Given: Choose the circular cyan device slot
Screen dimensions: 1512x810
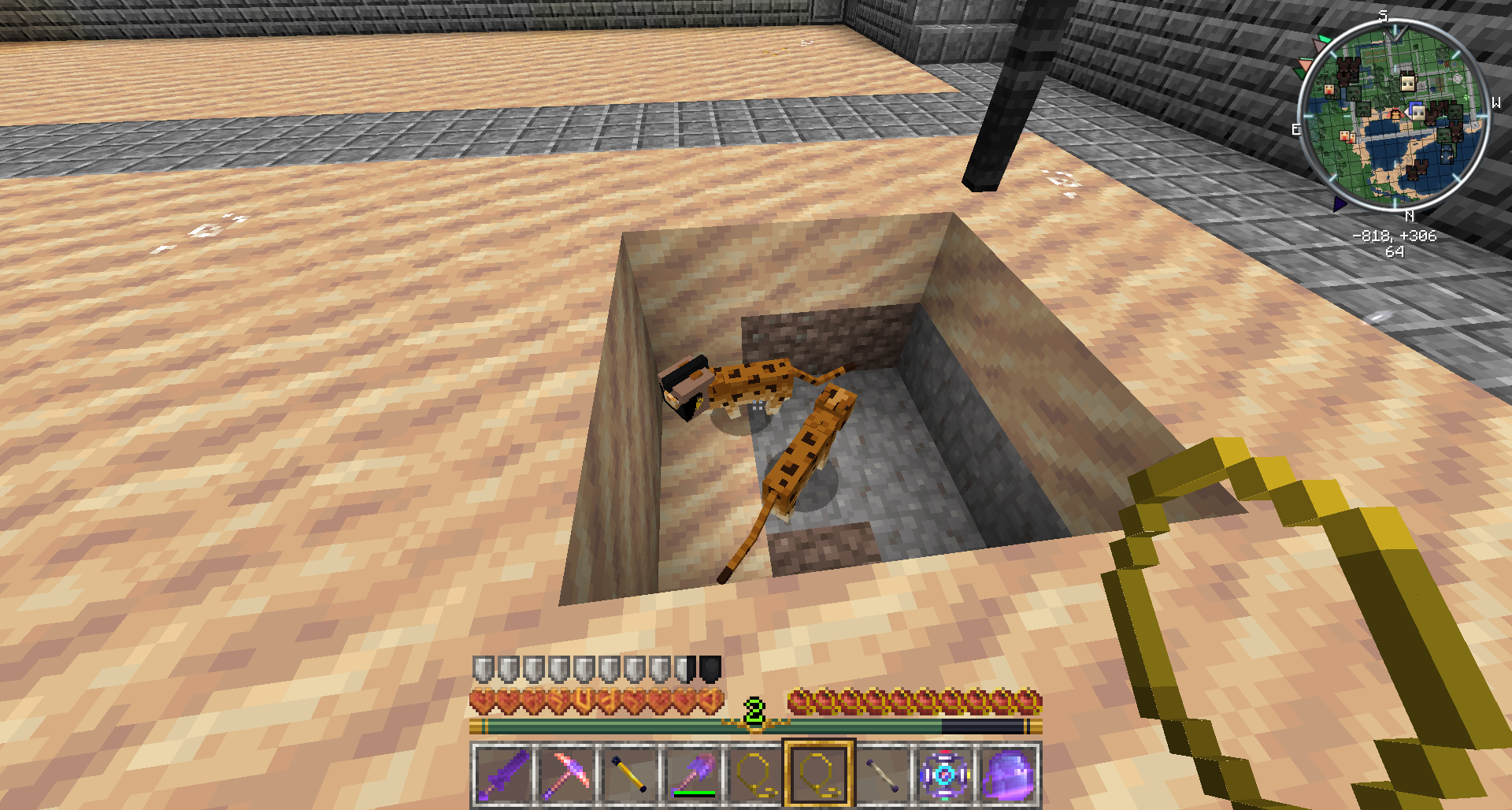Looking at the screenshot, I should click(944, 775).
